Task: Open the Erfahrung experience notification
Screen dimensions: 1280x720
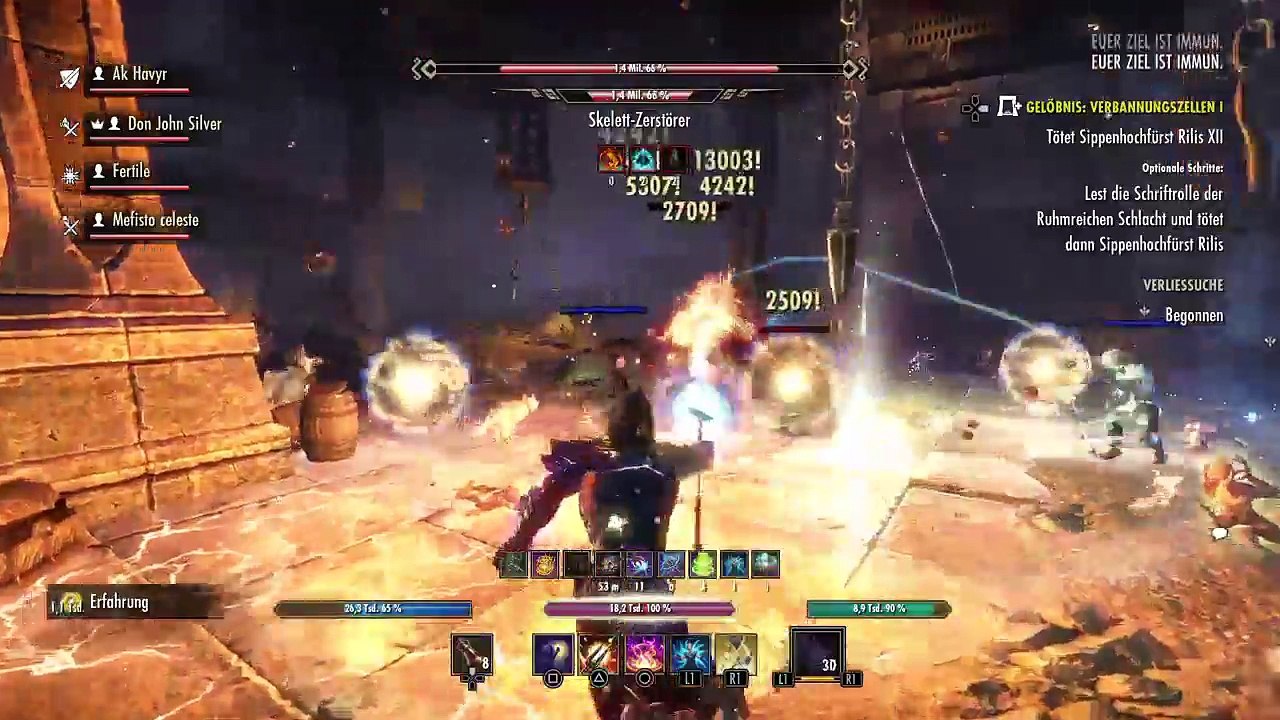Action: pos(118,602)
